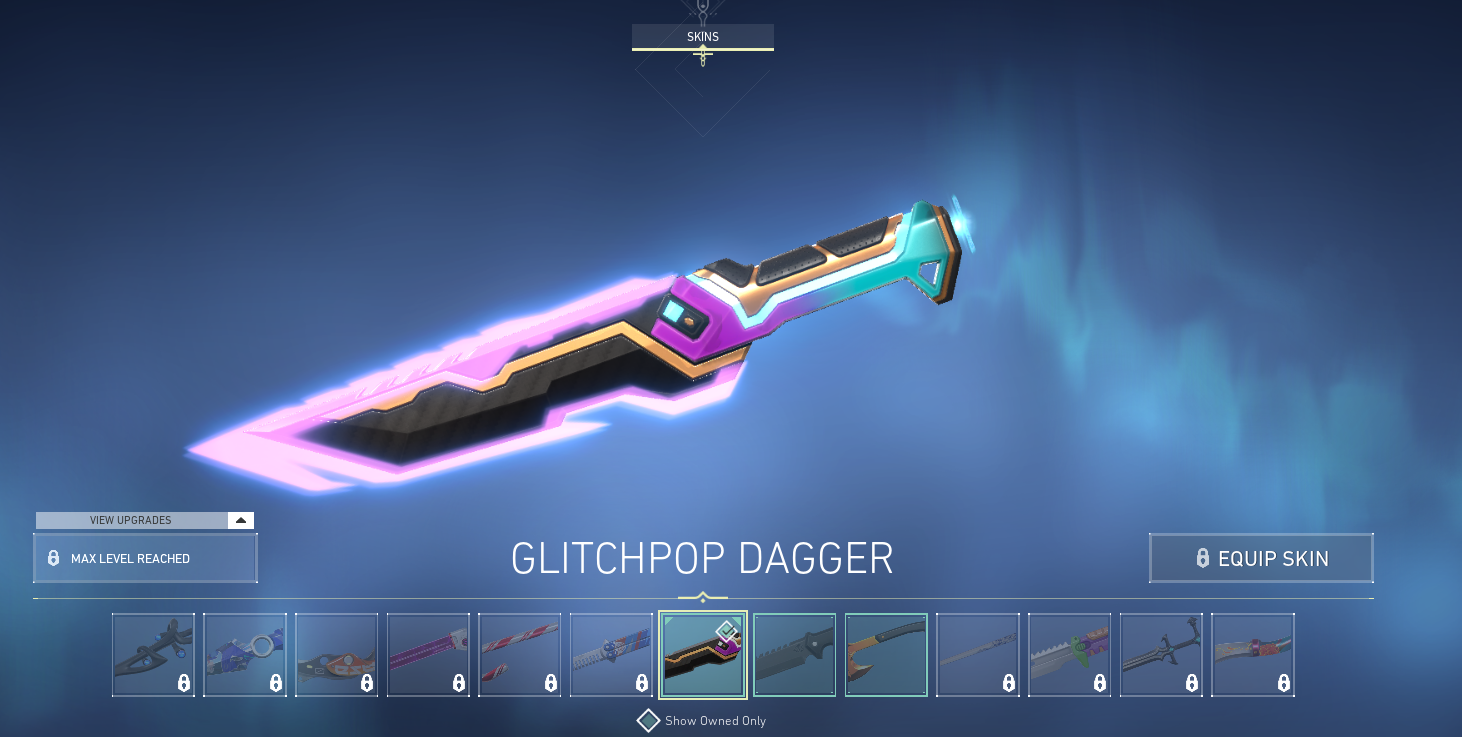Image resolution: width=1462 pixels, height=737 pixels.
Task: Pick the locked butterfly knife skin
Action: pos(611,655)
